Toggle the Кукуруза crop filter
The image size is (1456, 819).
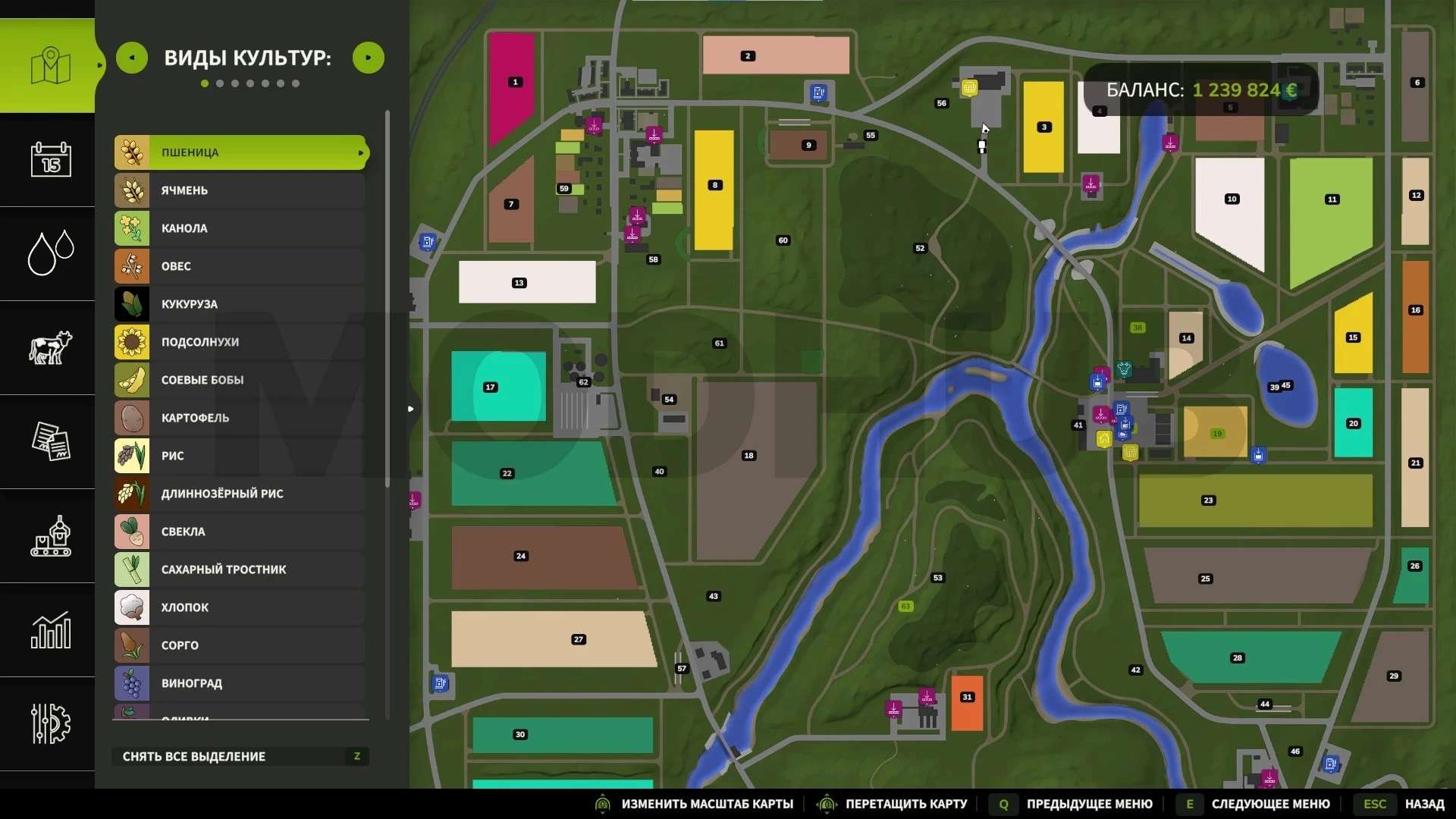[240, 304]
